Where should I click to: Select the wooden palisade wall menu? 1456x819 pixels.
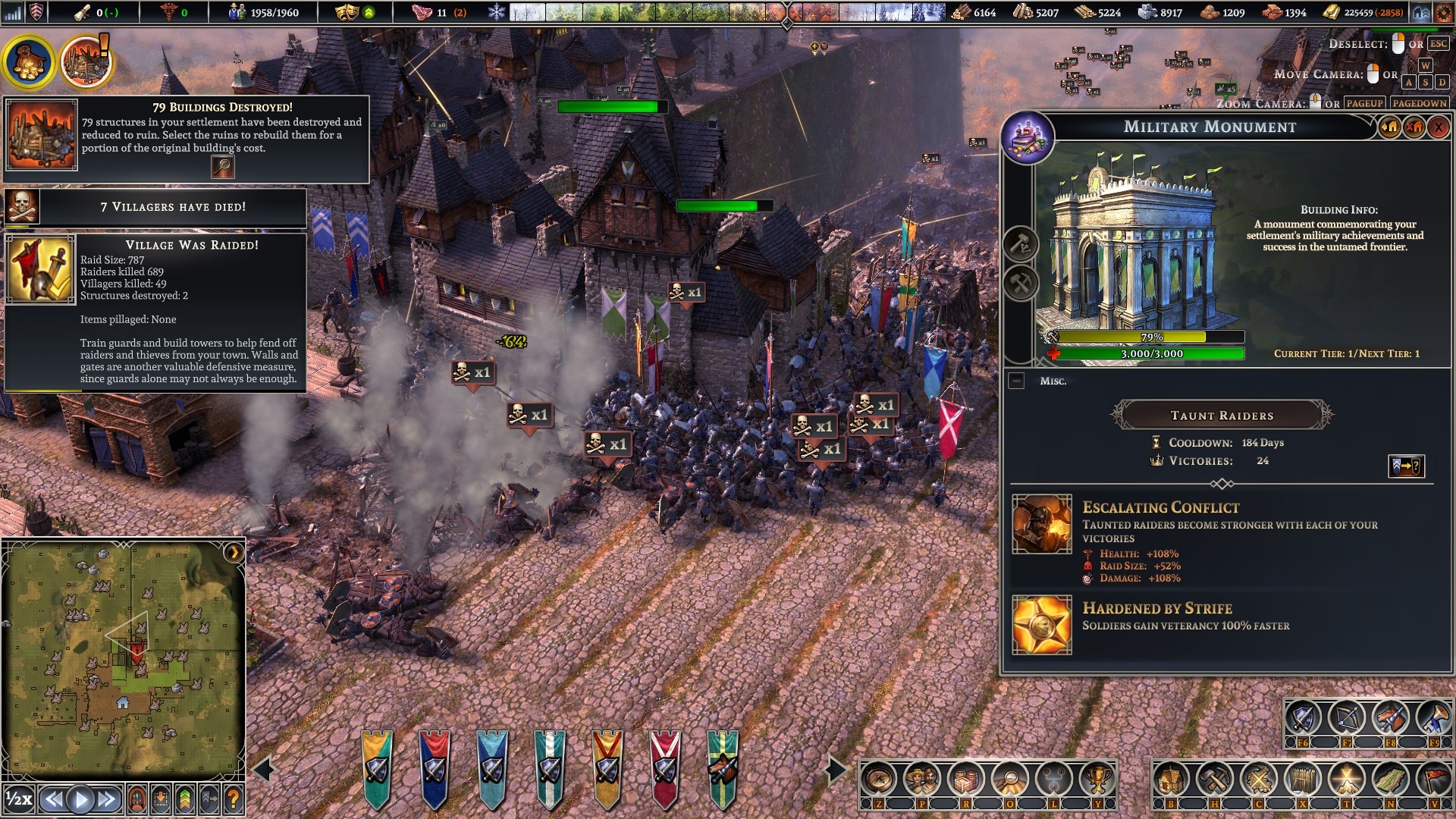click(1303, 778)
